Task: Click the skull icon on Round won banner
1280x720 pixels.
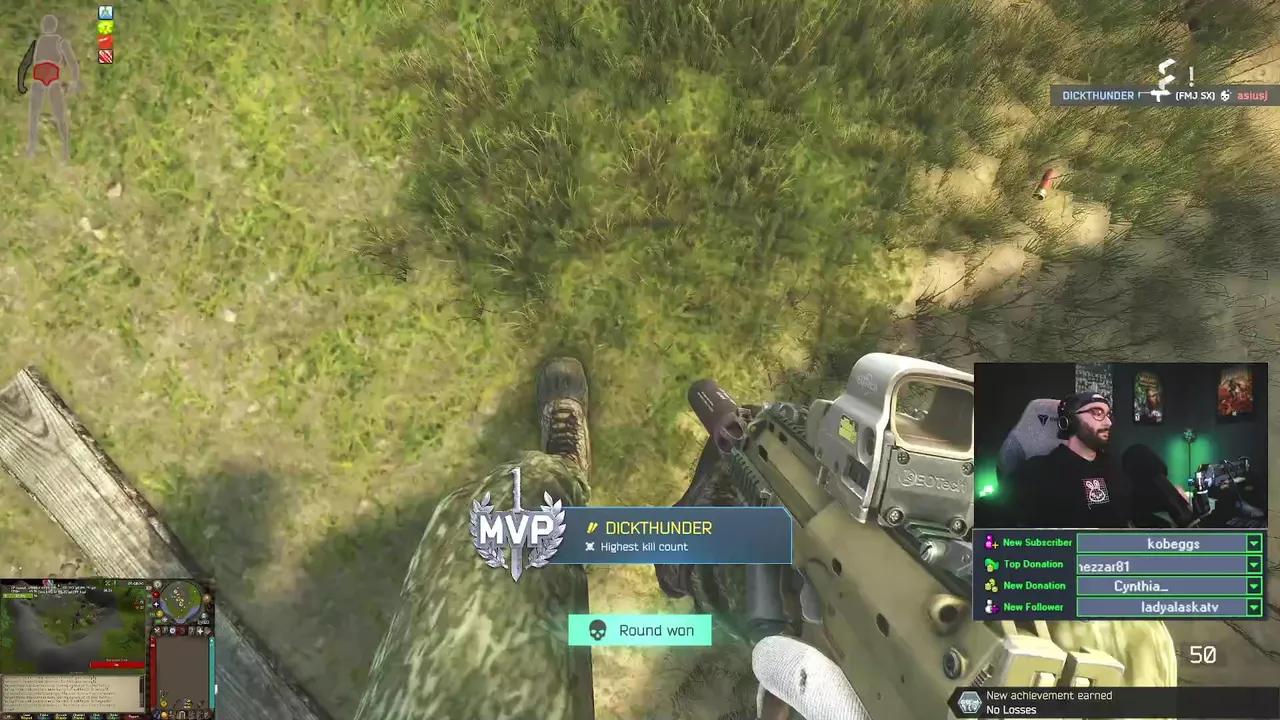Action: click(x=597, y=630)
